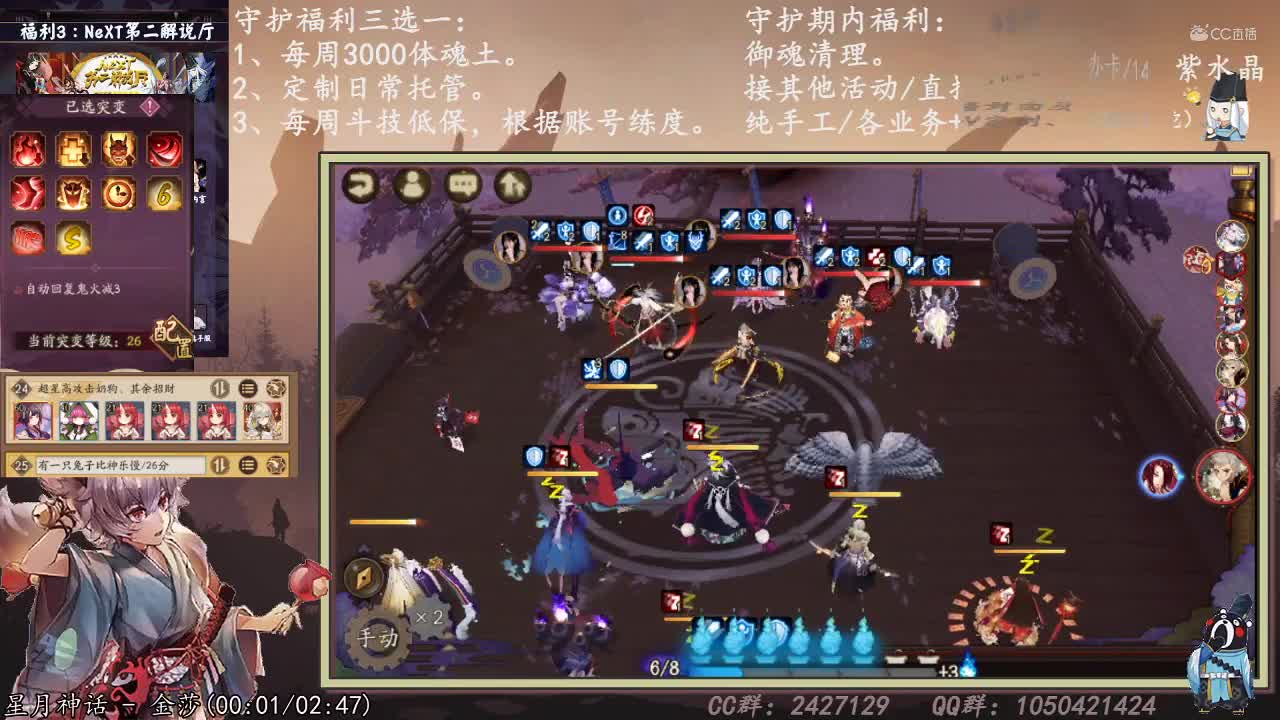Select the clock mutation icon

pos(117,193)
